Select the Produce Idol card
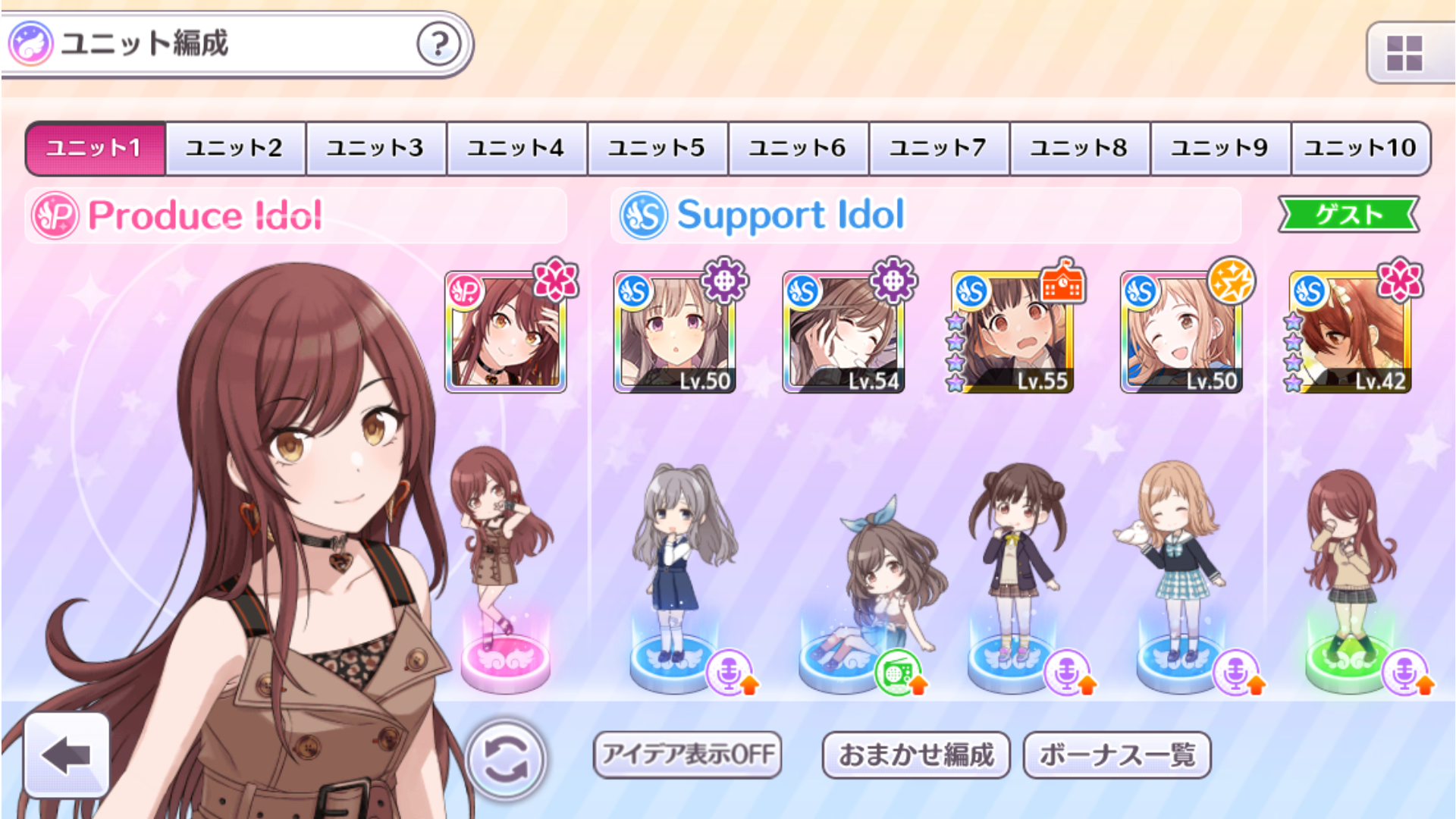1456x819 pixels. pos(506,333)
